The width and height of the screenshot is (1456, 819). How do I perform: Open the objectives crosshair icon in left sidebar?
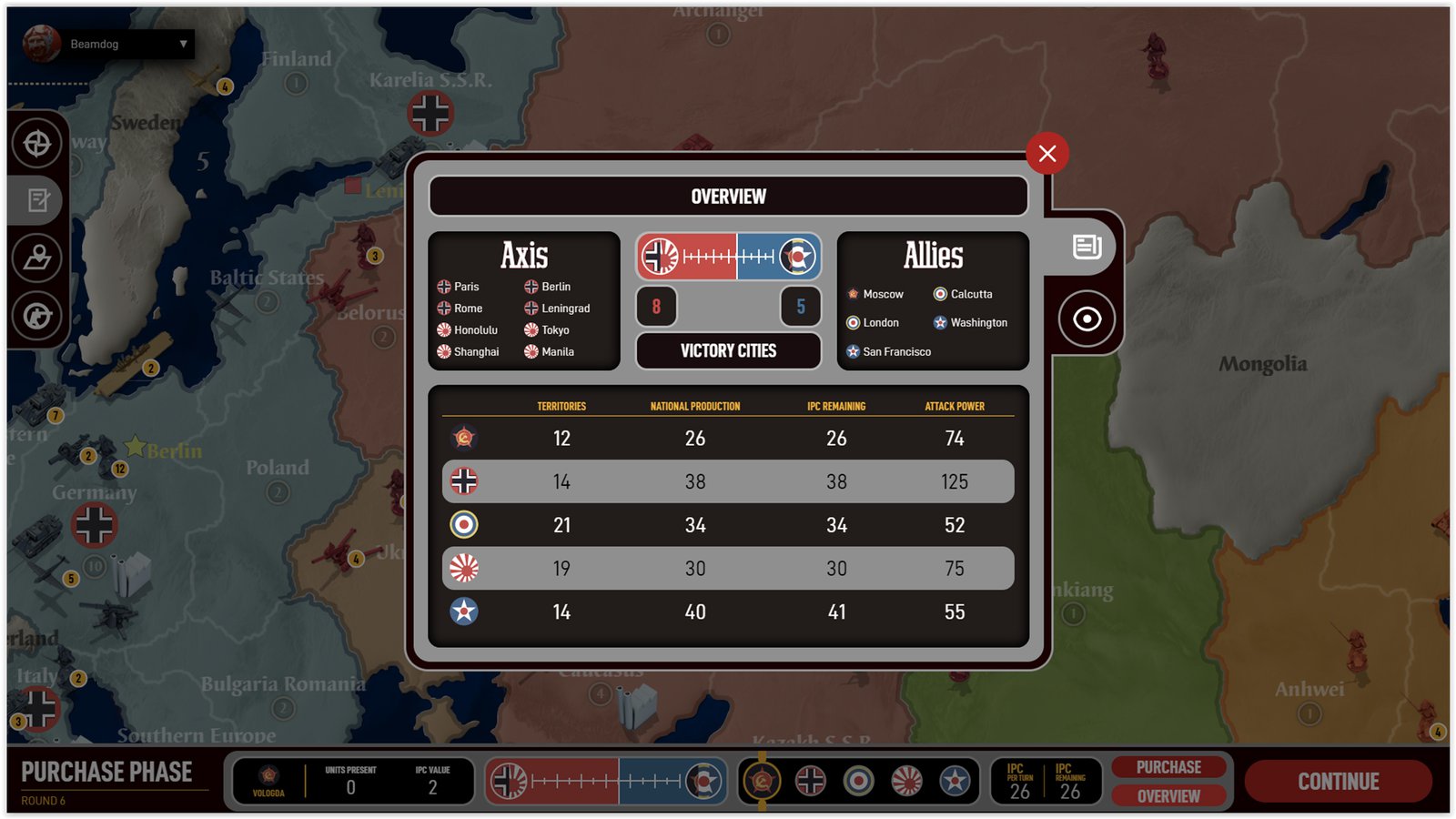point(36,143)
